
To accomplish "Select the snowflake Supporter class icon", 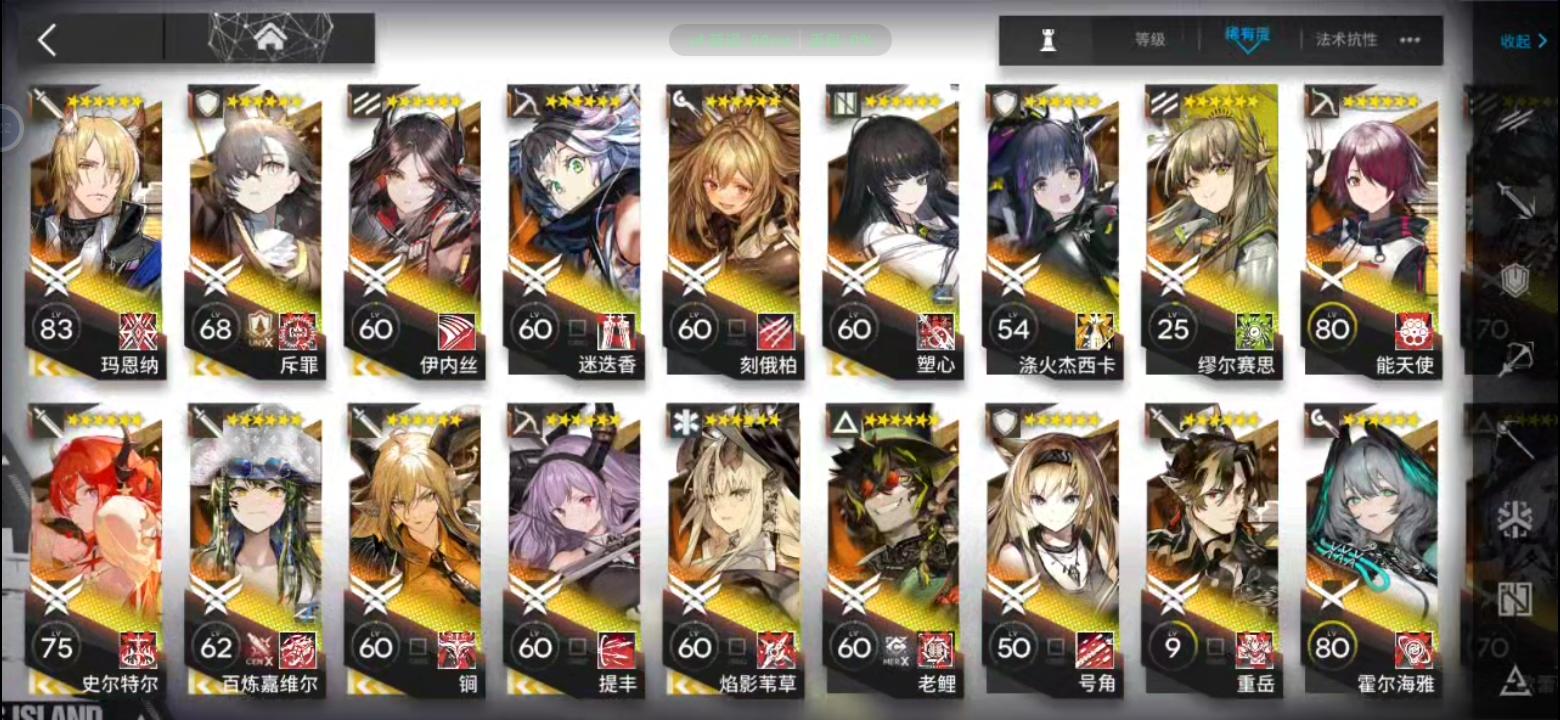I will [x=1513, y=518].
